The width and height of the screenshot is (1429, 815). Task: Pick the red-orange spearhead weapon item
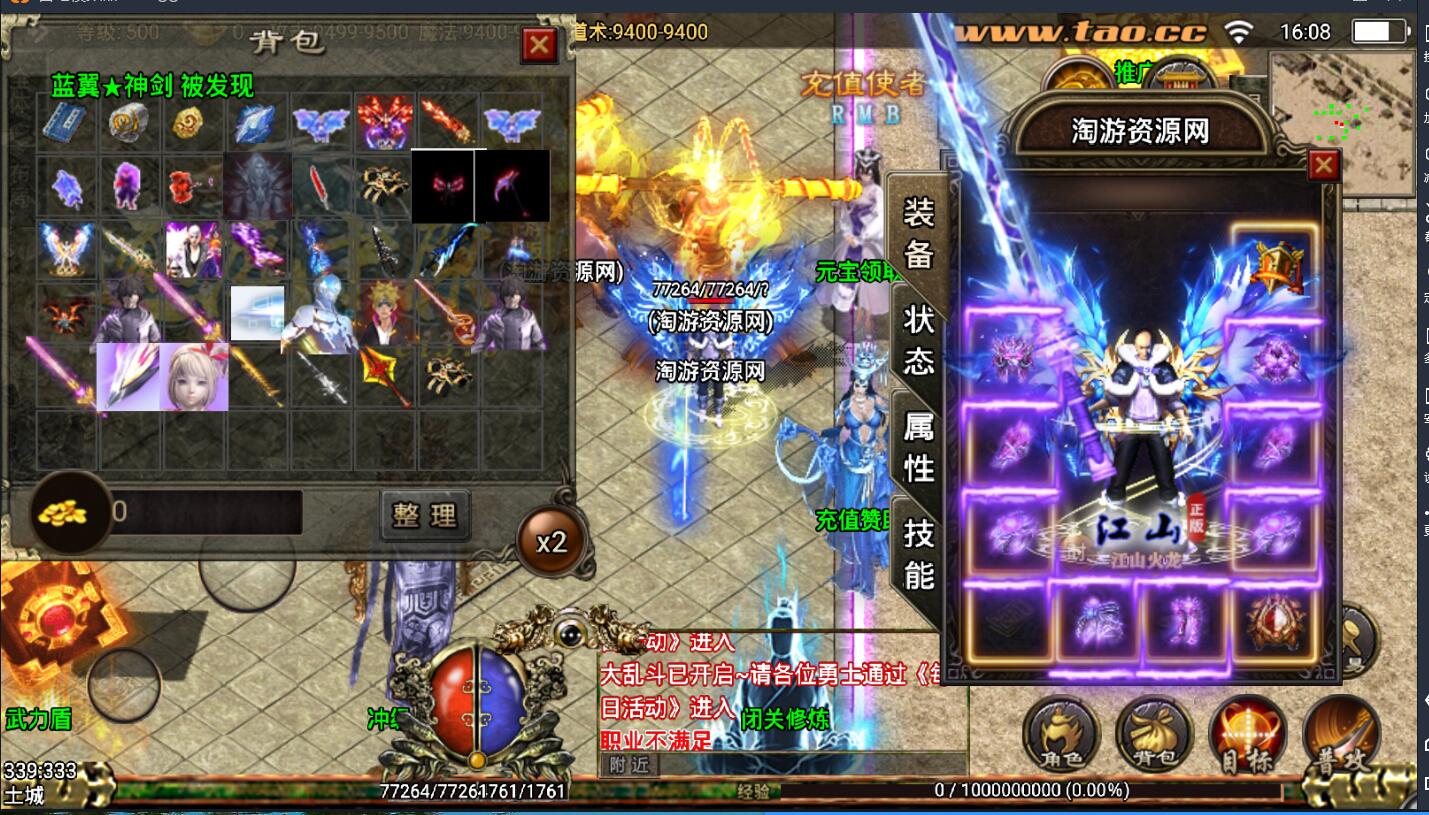tap(383, 375)
